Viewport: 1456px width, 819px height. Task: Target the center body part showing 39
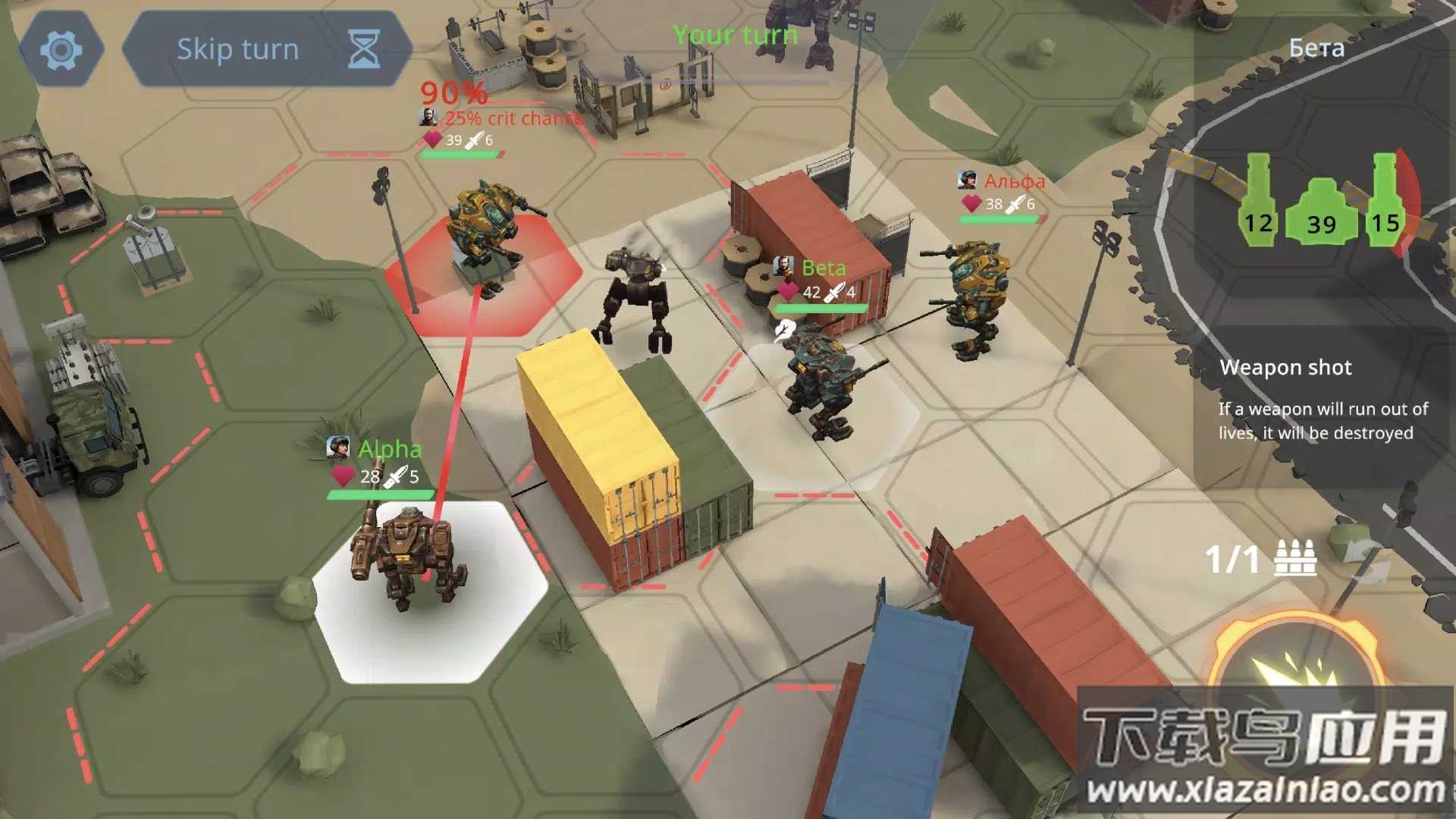[x=1321, y=212]
